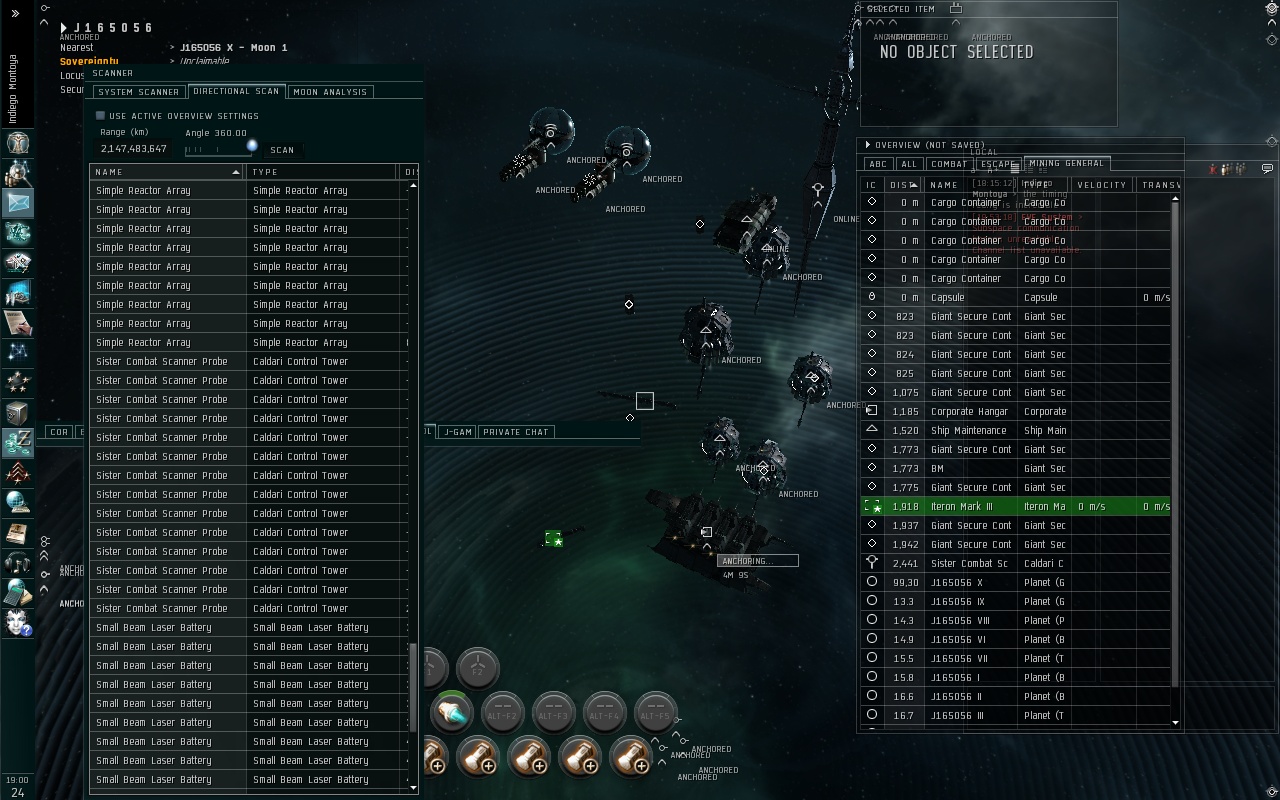Expand the sidebar with the double-arrow button
Image resolution: width=1280 pixels, height=800 pixels.
tap(15, 13)
